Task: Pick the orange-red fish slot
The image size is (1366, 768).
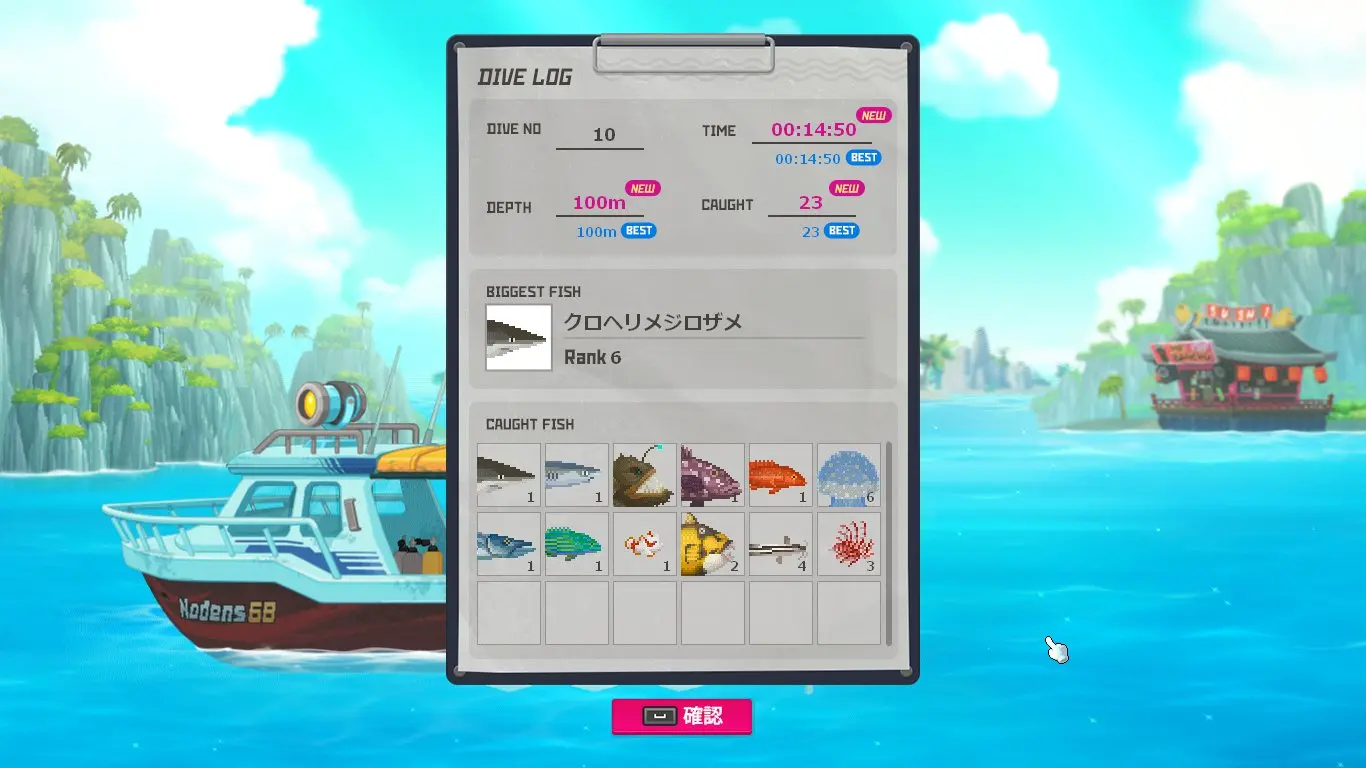Action: pos(781,475)
